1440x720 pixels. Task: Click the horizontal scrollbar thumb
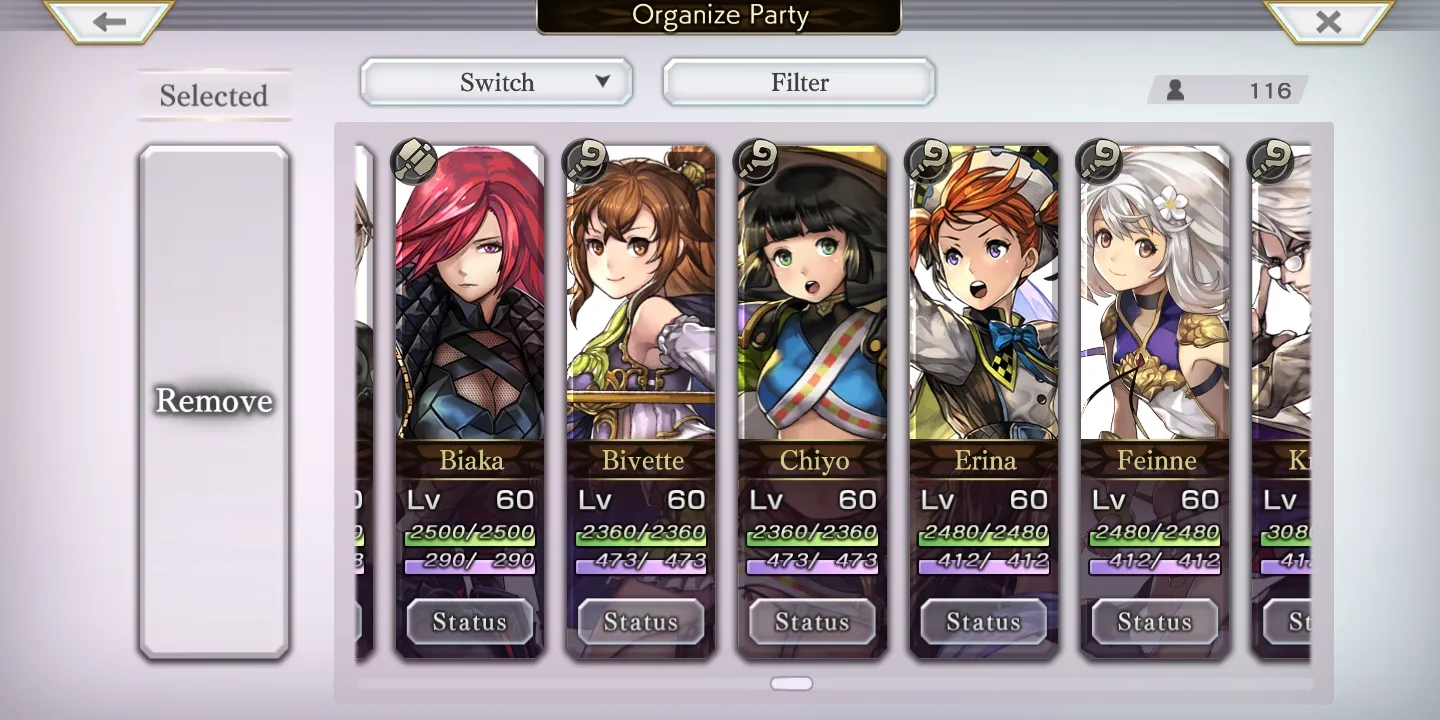(791, 684)
